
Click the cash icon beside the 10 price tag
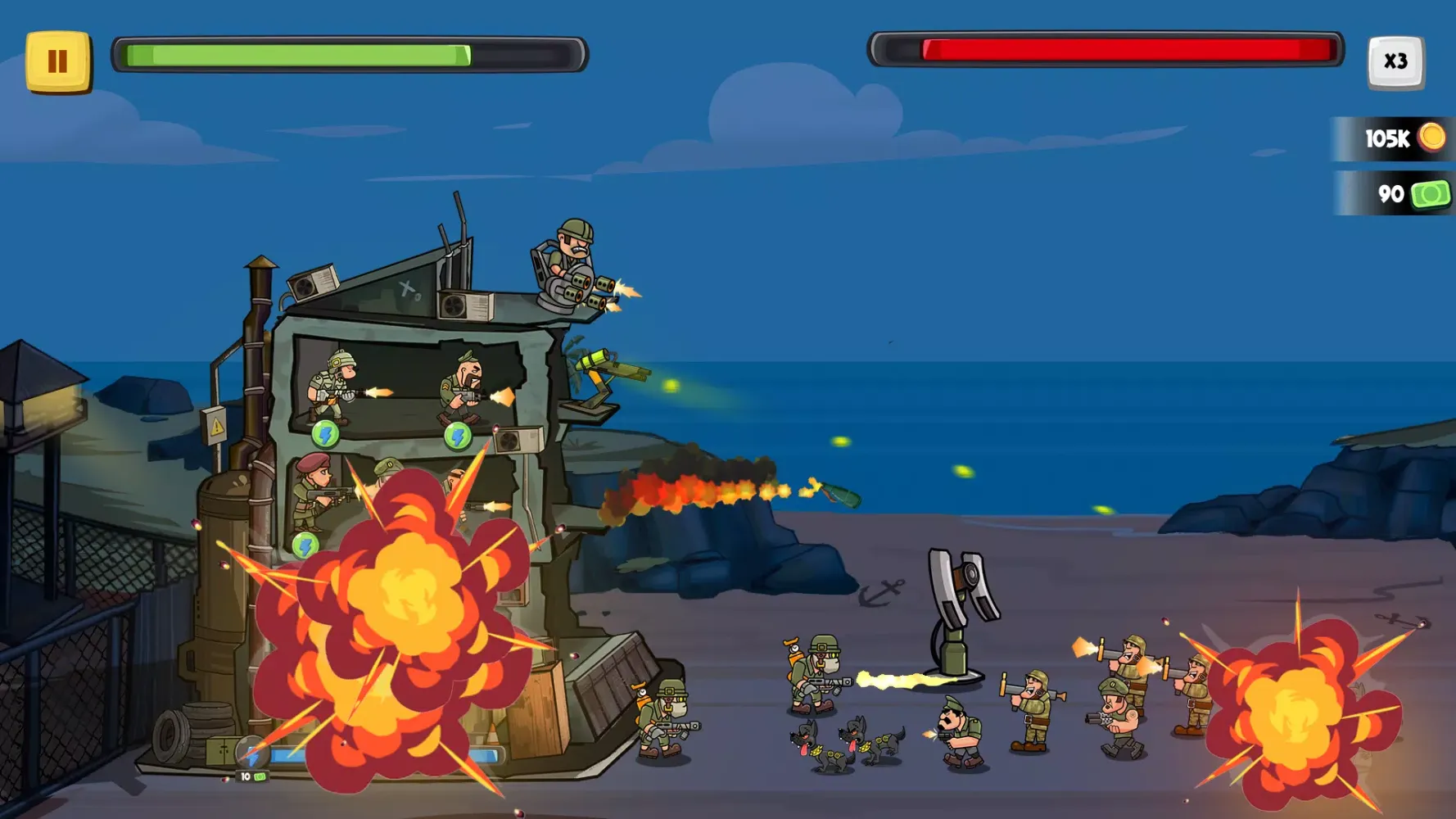[x=258, y=775]
